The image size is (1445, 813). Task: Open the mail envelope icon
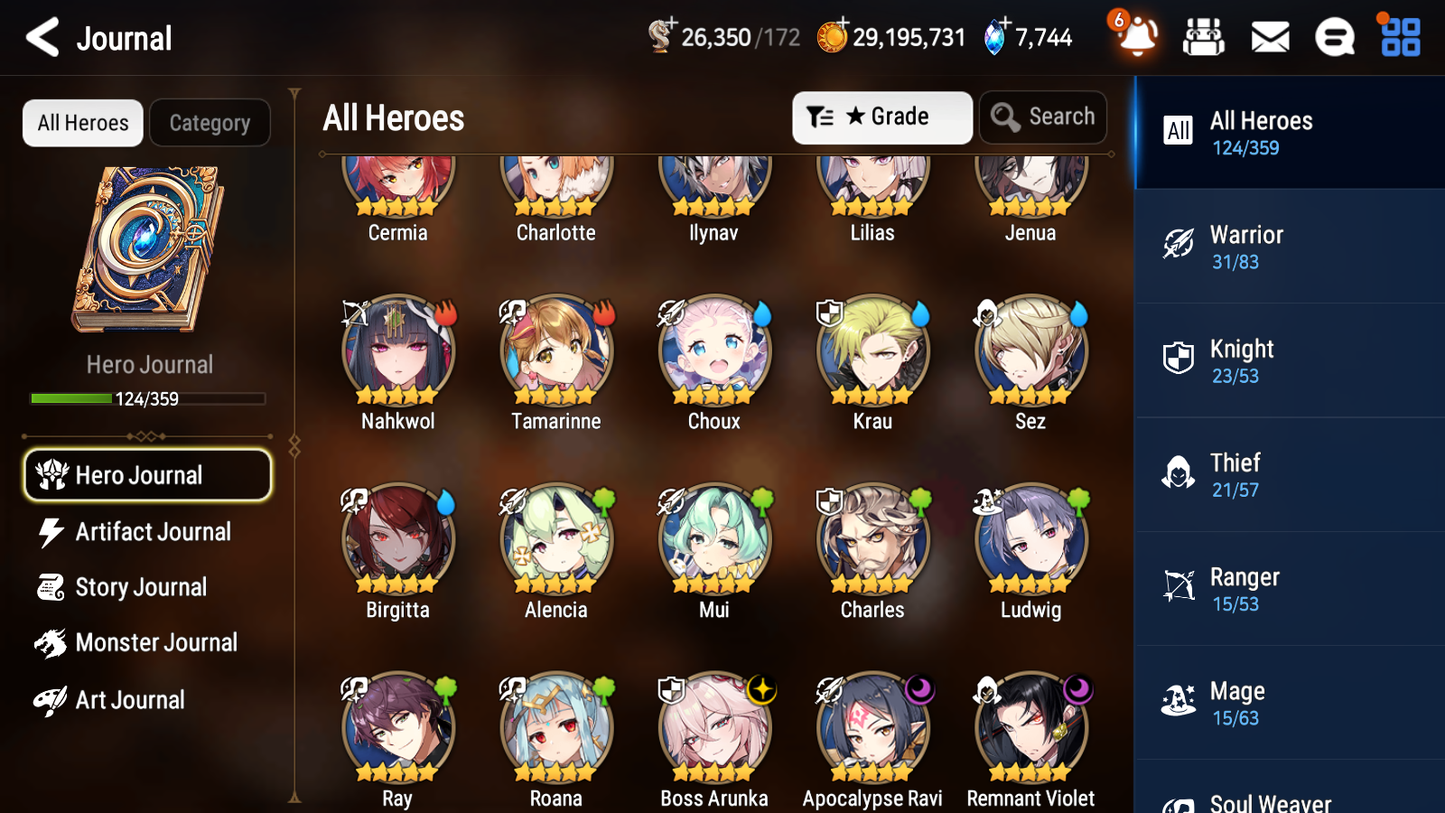coord(1270,36)
